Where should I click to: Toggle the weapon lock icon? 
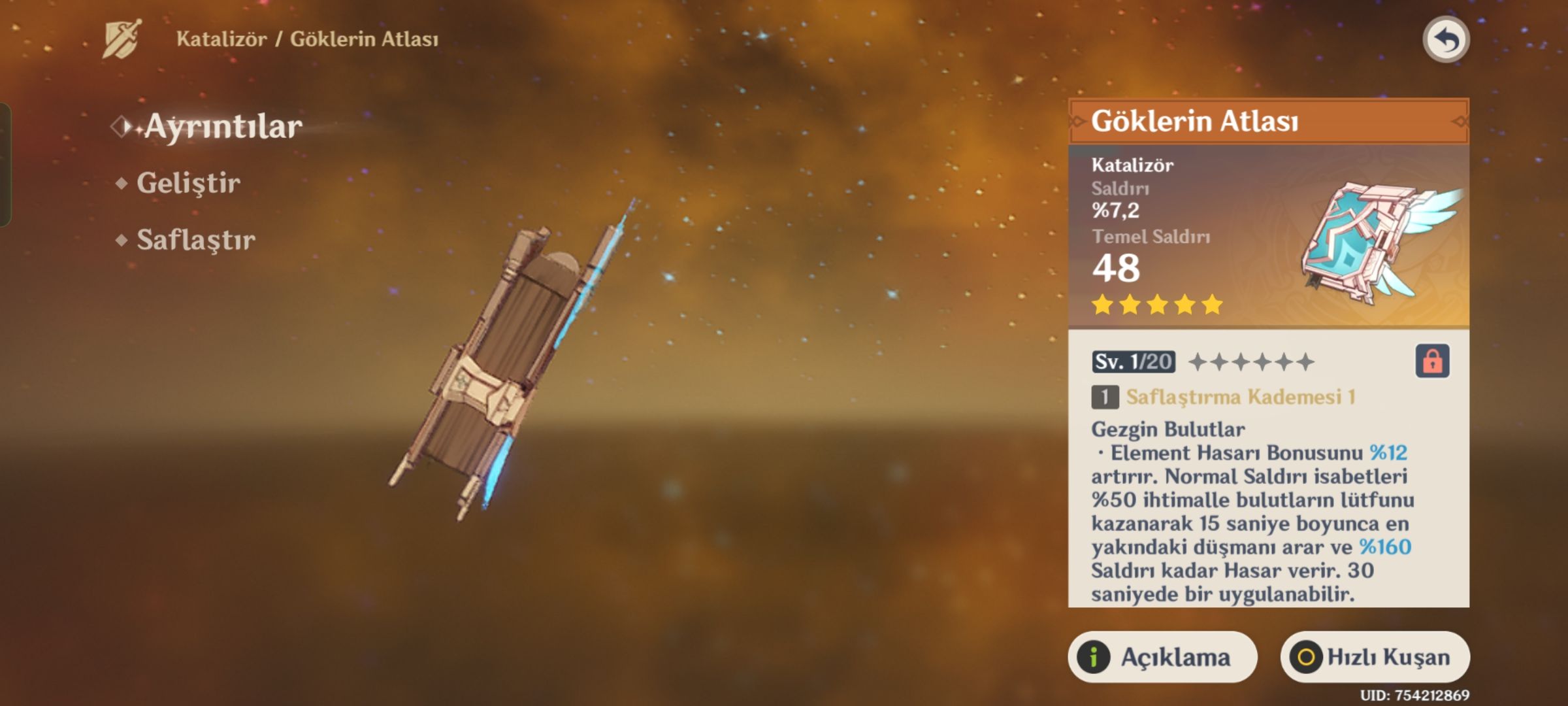pos(1432,361)
